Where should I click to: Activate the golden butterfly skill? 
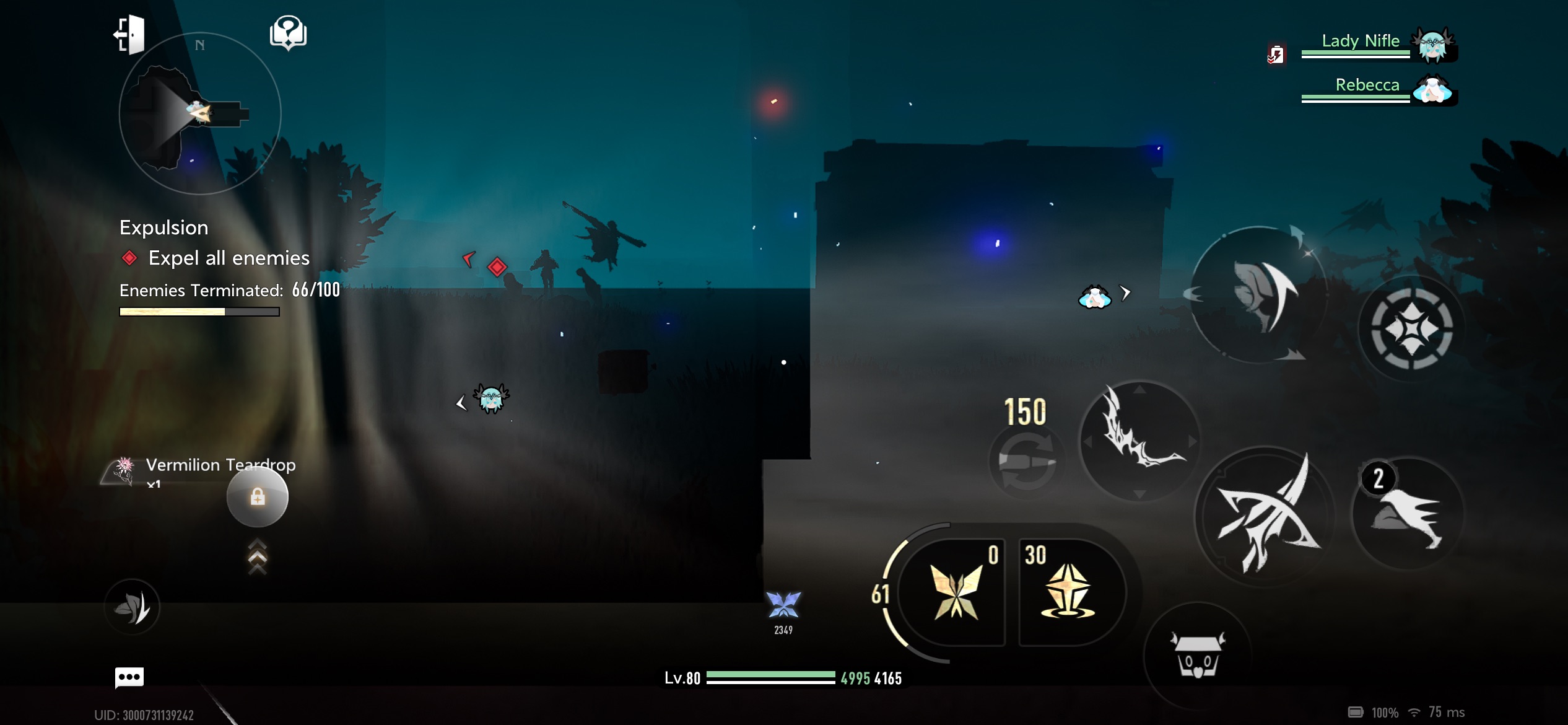955,593
